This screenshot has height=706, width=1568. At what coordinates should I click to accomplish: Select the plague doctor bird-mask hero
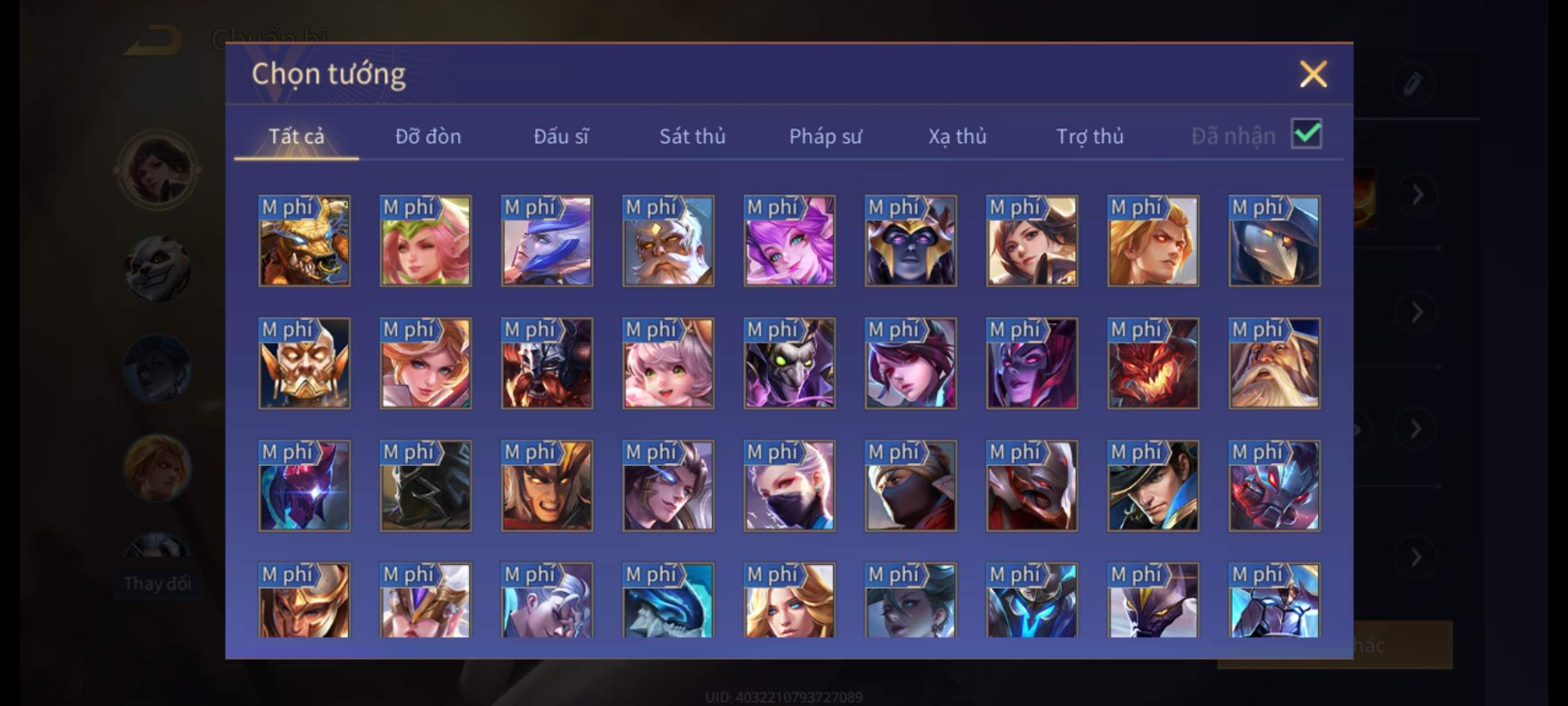[x=1274, y=241]
